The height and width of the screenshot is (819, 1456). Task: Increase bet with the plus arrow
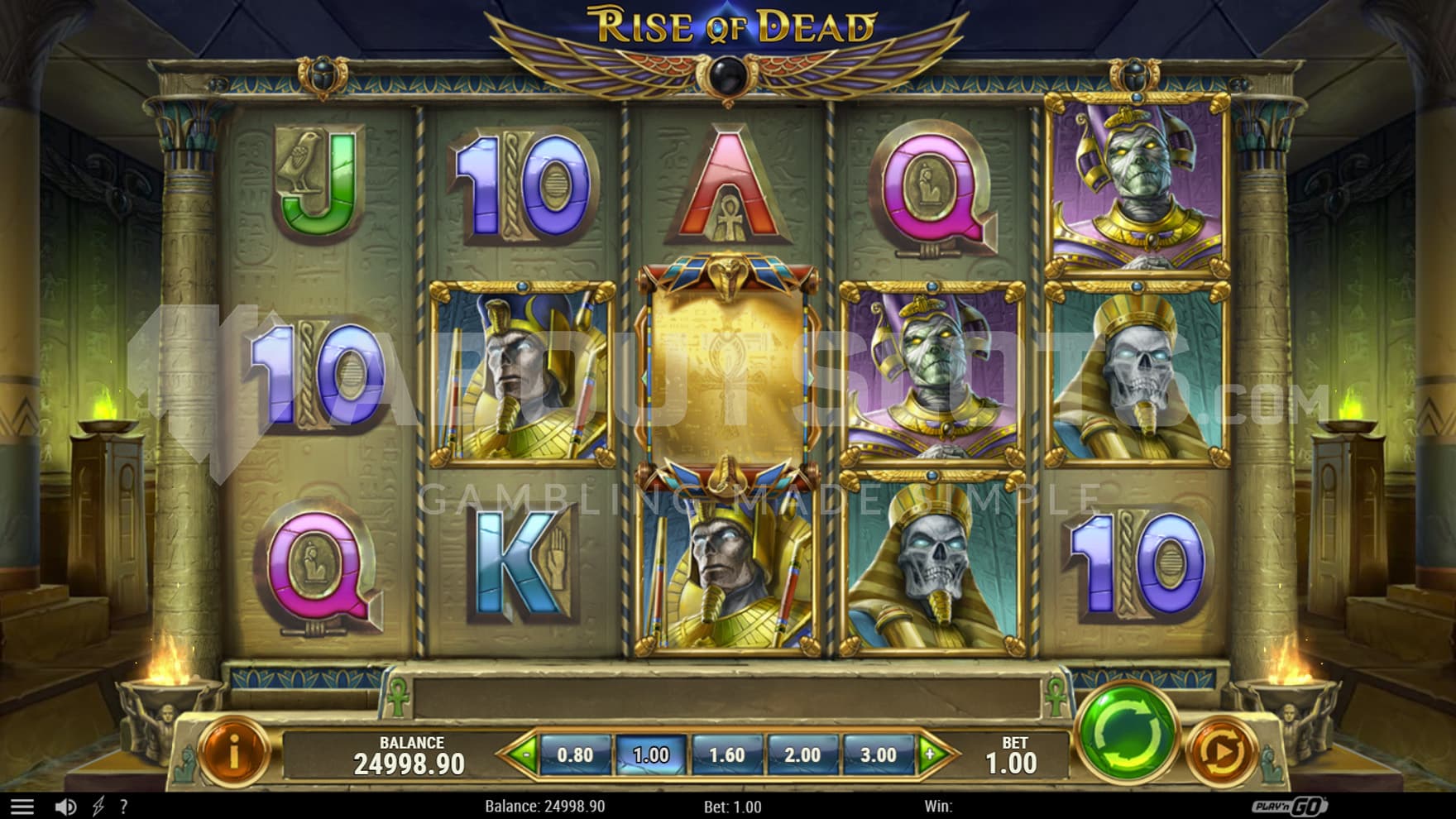[x=931, y=754]
